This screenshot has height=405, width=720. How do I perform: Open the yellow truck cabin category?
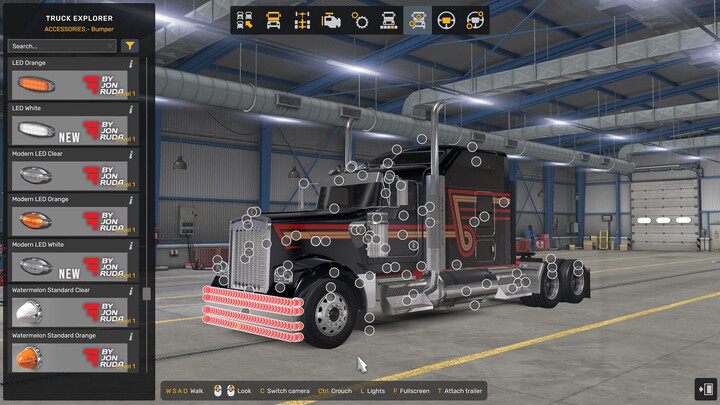pos(273,20)
